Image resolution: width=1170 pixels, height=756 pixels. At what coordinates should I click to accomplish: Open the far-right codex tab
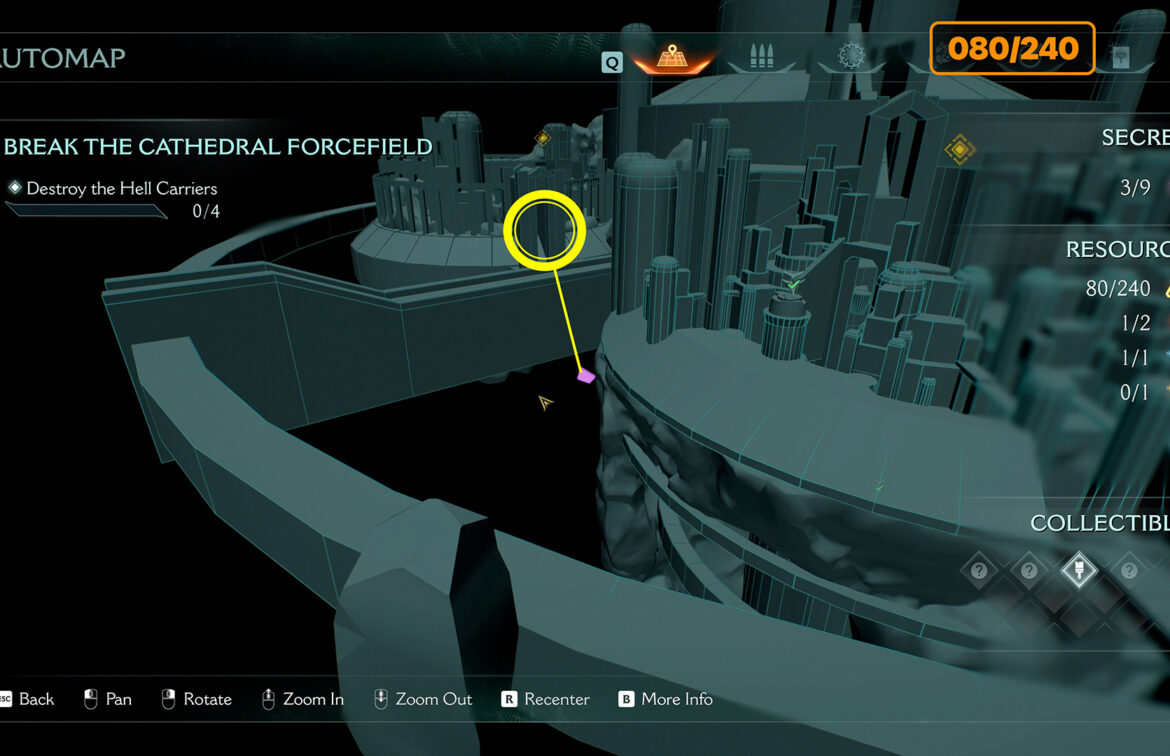click(1121, 57)
